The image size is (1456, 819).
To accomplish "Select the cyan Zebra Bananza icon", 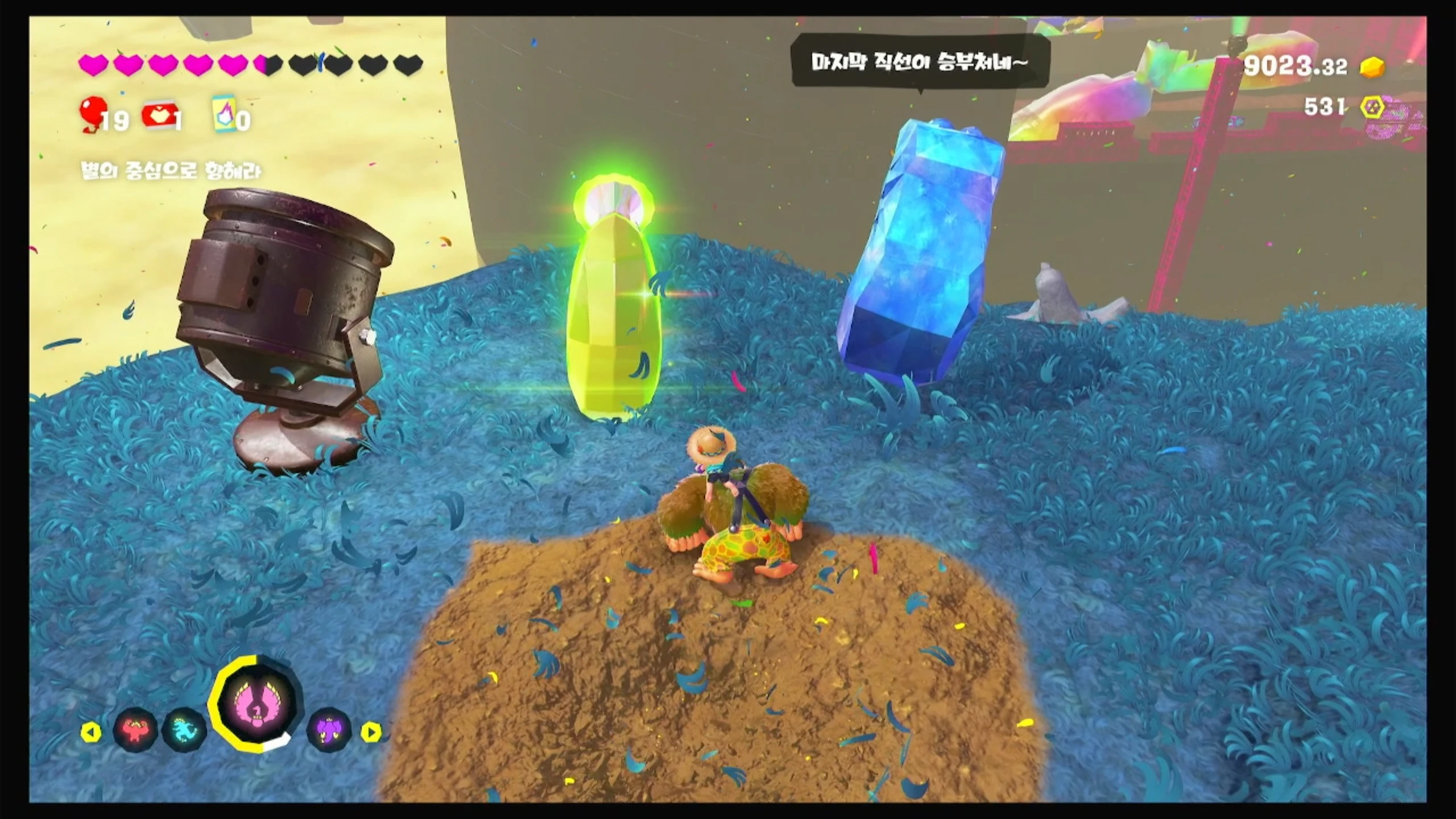I will click(184, 730).
